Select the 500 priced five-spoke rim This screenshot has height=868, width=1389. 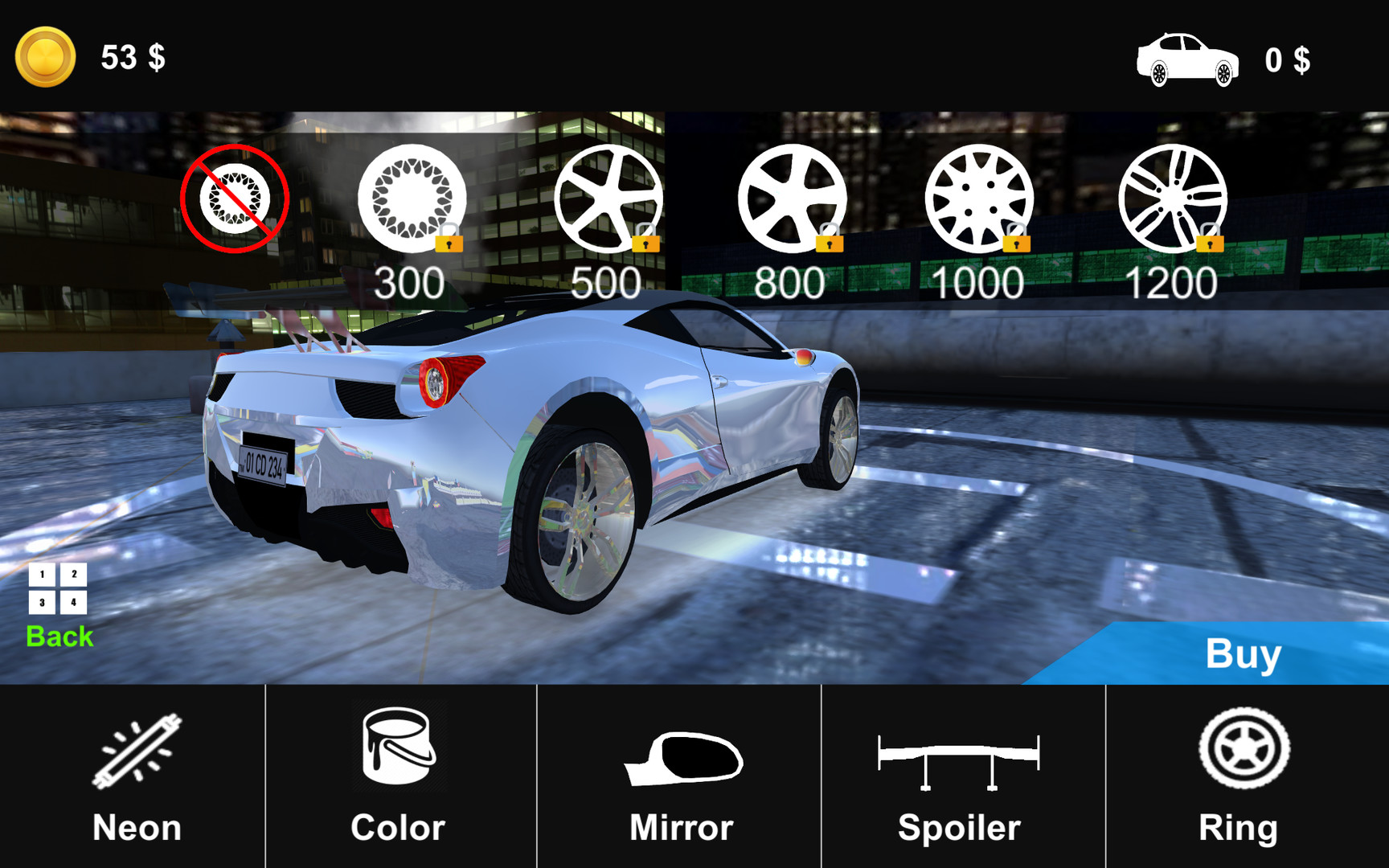608,199
